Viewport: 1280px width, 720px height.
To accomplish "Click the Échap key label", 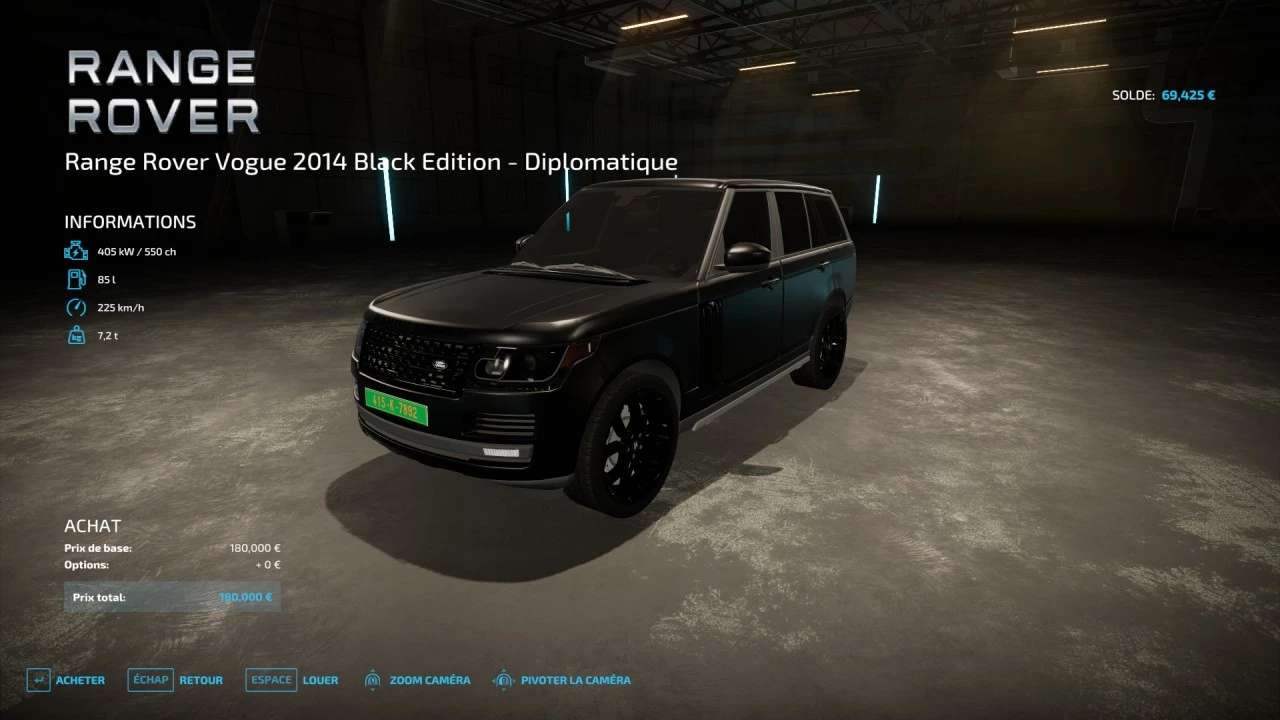I will (x=150, y=679).
